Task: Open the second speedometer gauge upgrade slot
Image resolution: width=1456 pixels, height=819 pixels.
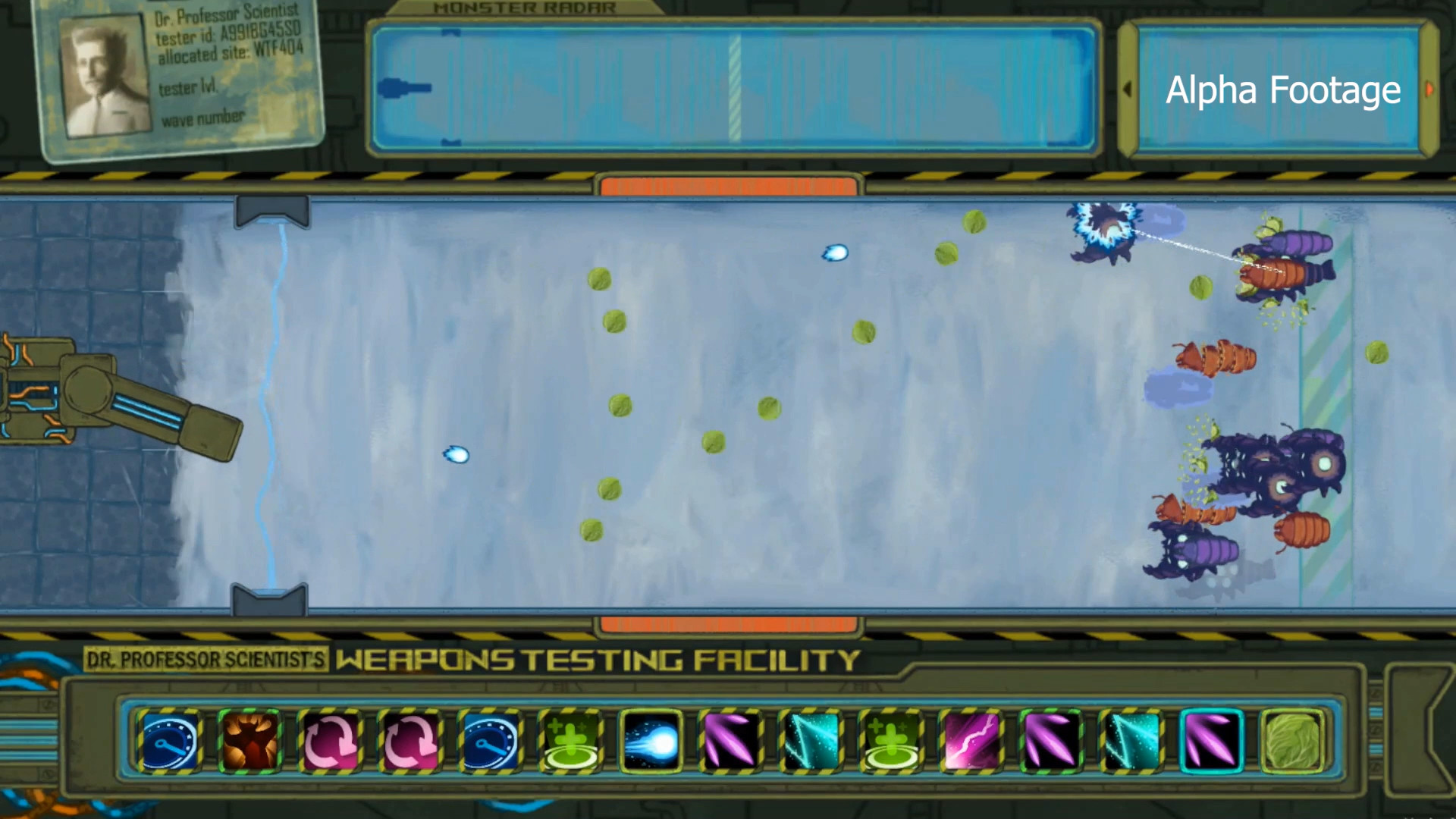Action: click(491, 742)
